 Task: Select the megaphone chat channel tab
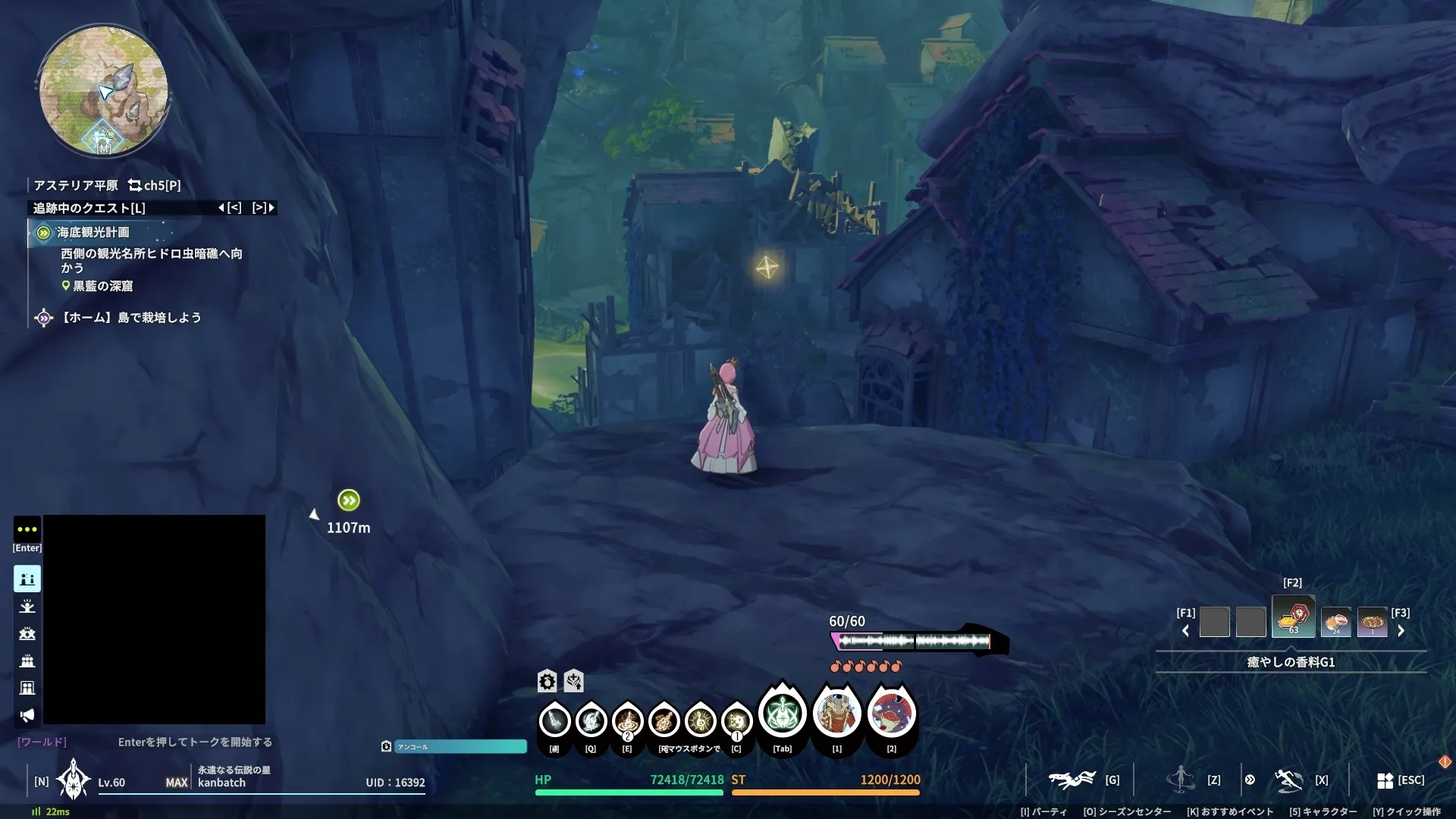coord(27,715)
